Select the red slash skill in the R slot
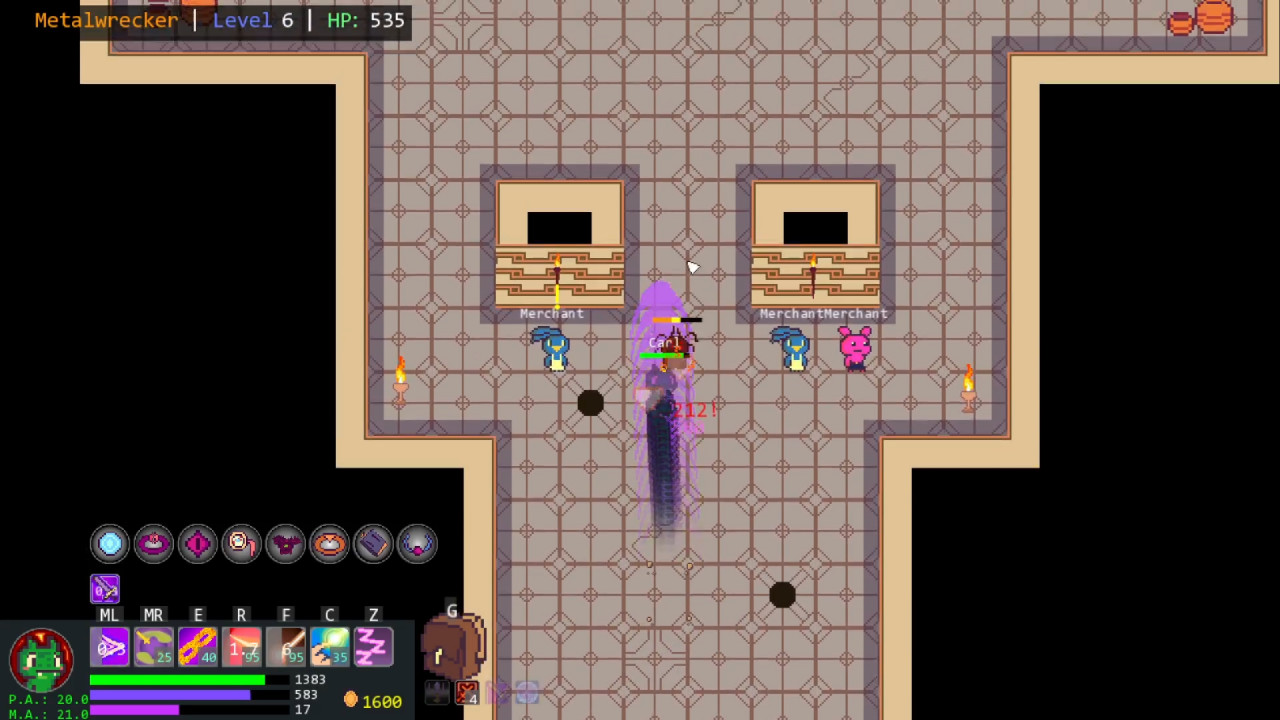This screenshot has height=720, width=1280. pos(240,647)
